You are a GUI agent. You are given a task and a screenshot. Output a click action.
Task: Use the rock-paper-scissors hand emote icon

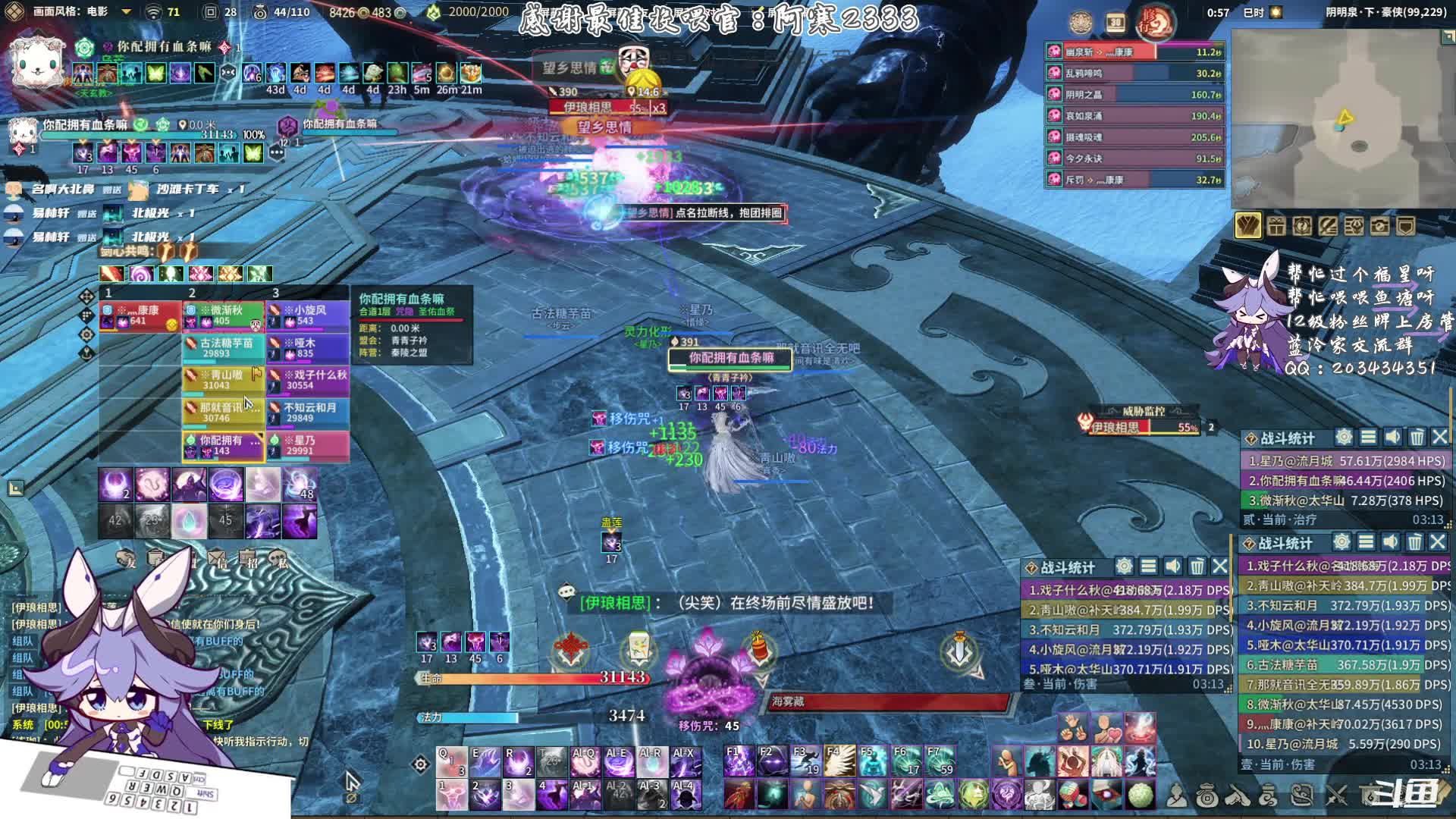[x=1073, y=728]
